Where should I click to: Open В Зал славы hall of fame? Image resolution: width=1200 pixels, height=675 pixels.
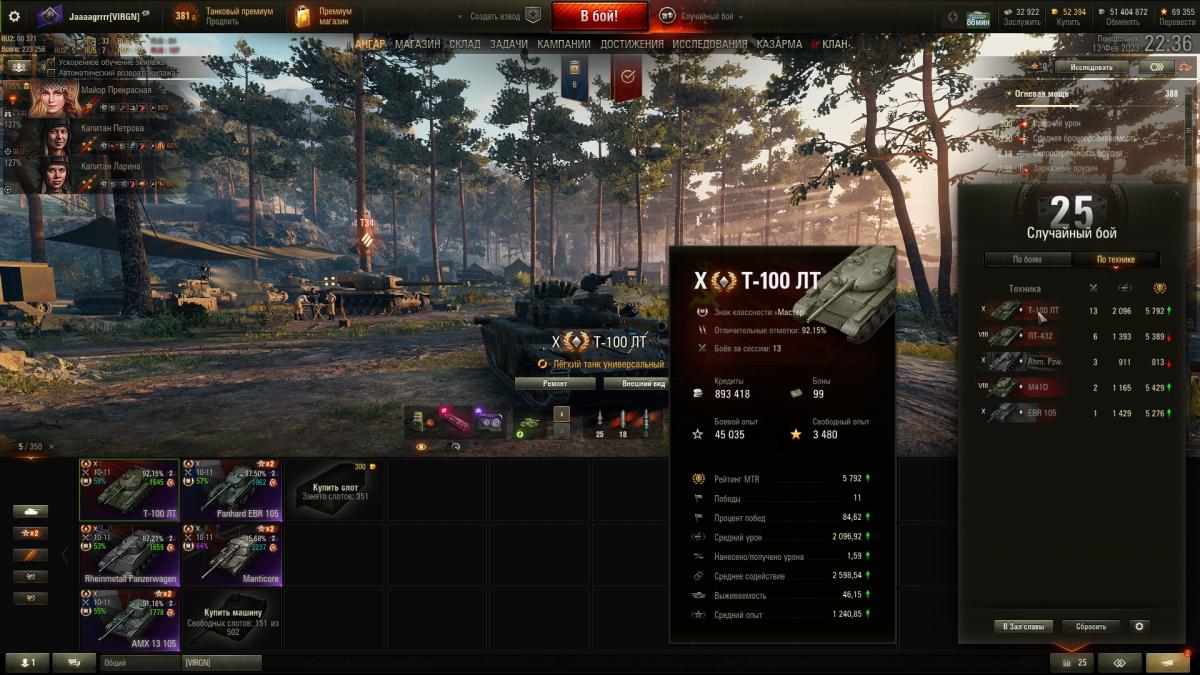click(1023, 626)
